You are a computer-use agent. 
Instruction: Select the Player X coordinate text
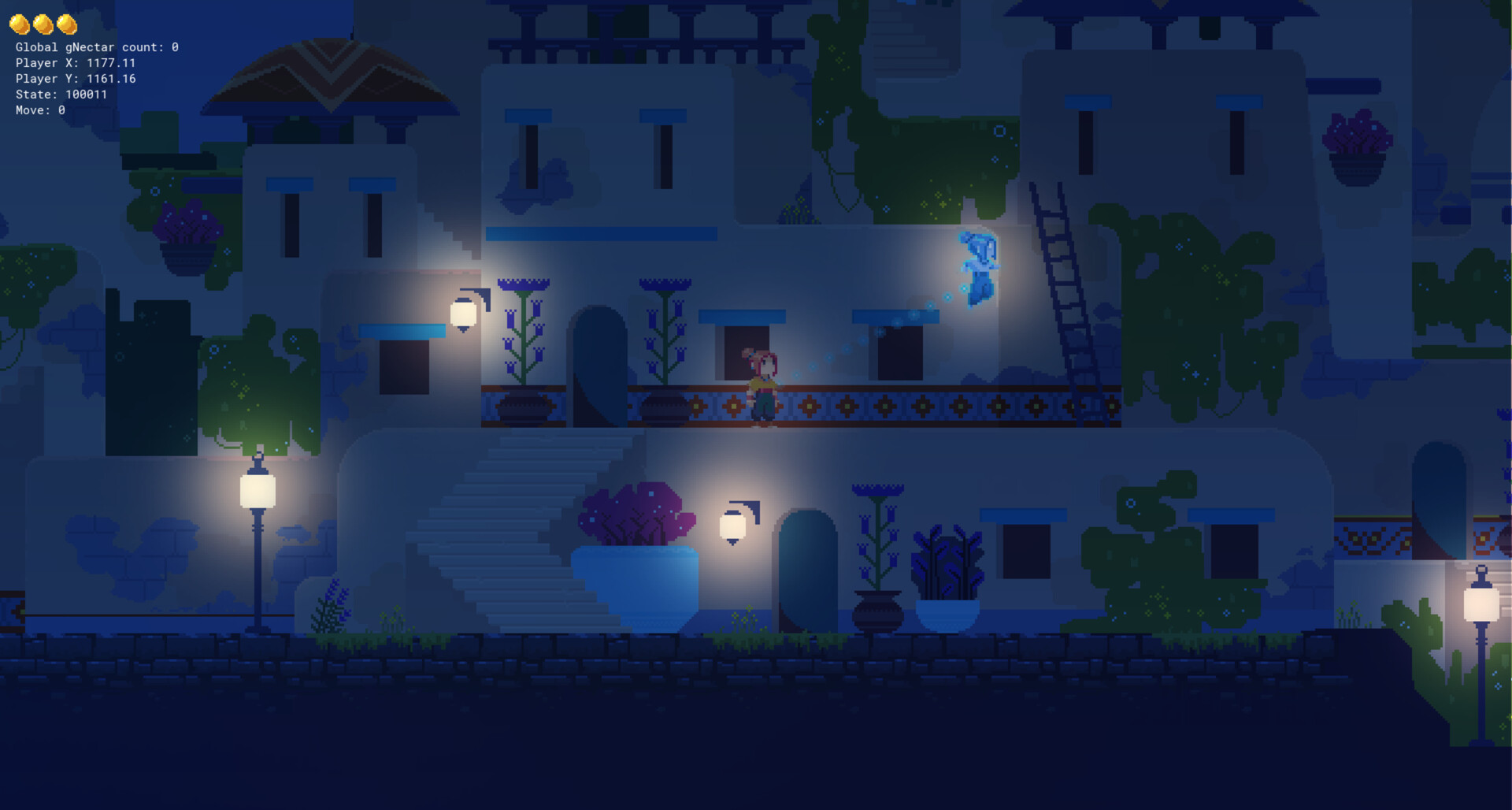(x=75, y=62)
